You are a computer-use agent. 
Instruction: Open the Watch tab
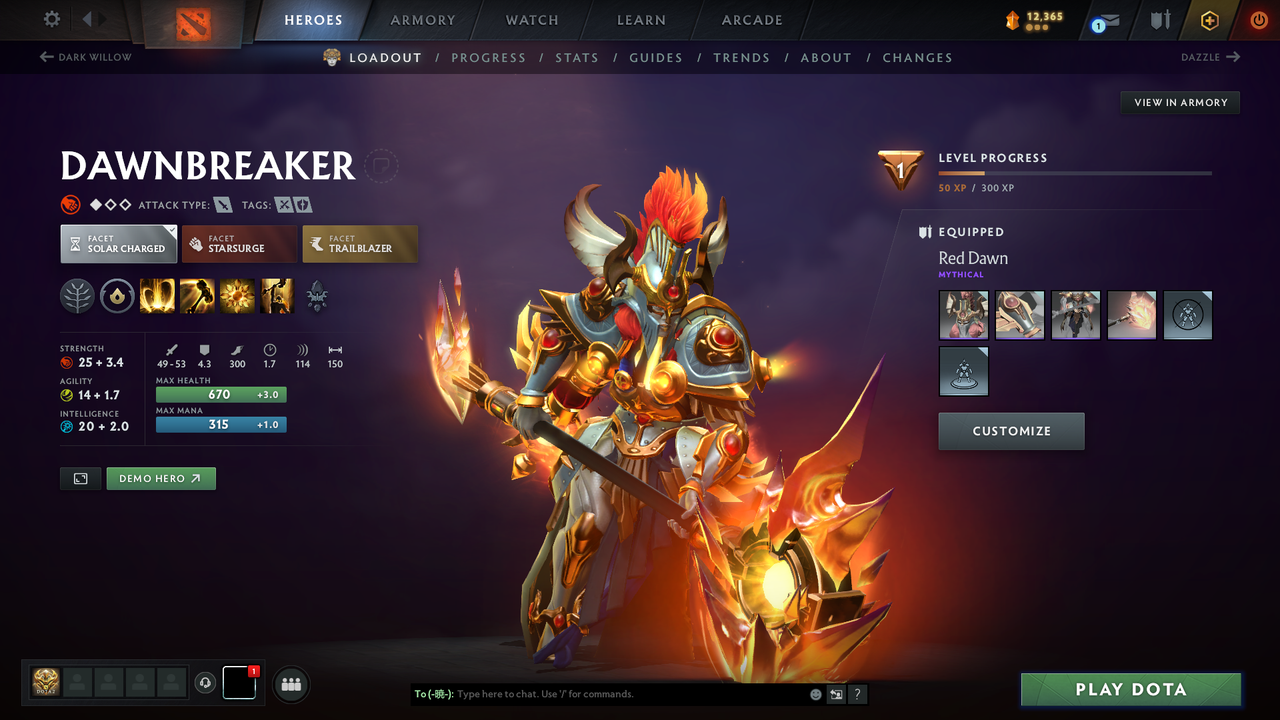[532, 20]
